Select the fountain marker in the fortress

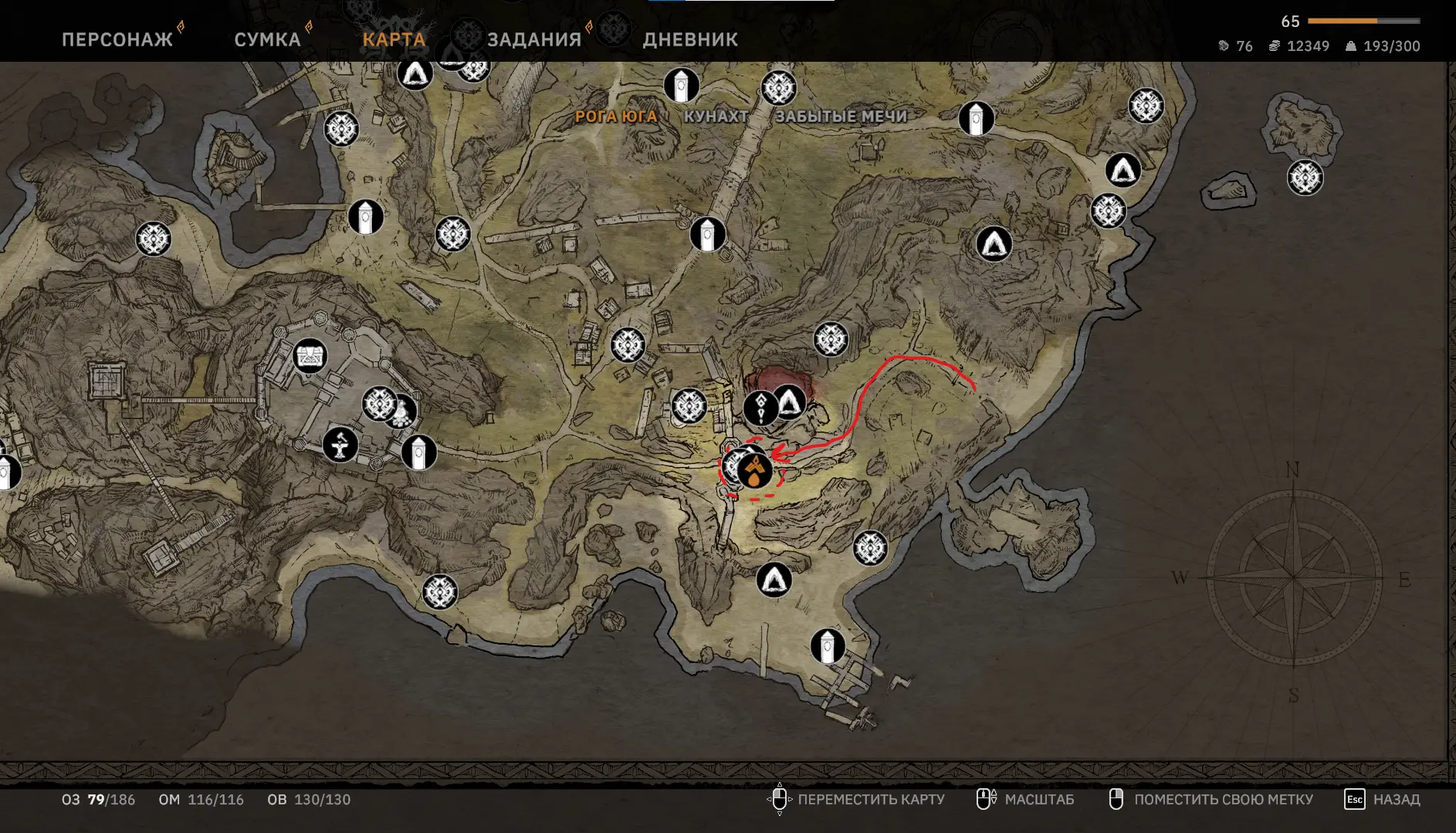tap(340, 445)
